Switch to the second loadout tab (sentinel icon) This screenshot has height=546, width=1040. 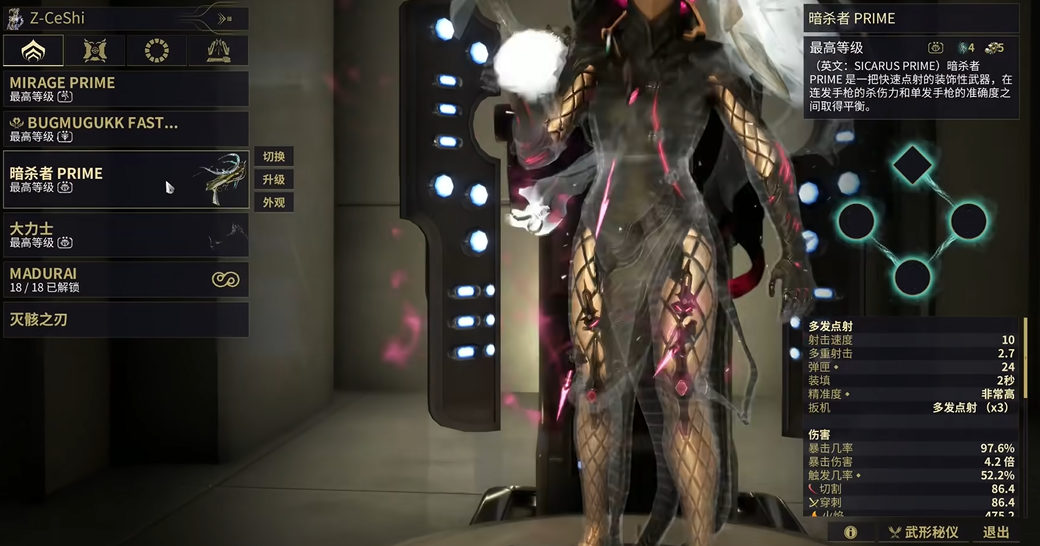point(95,50)
